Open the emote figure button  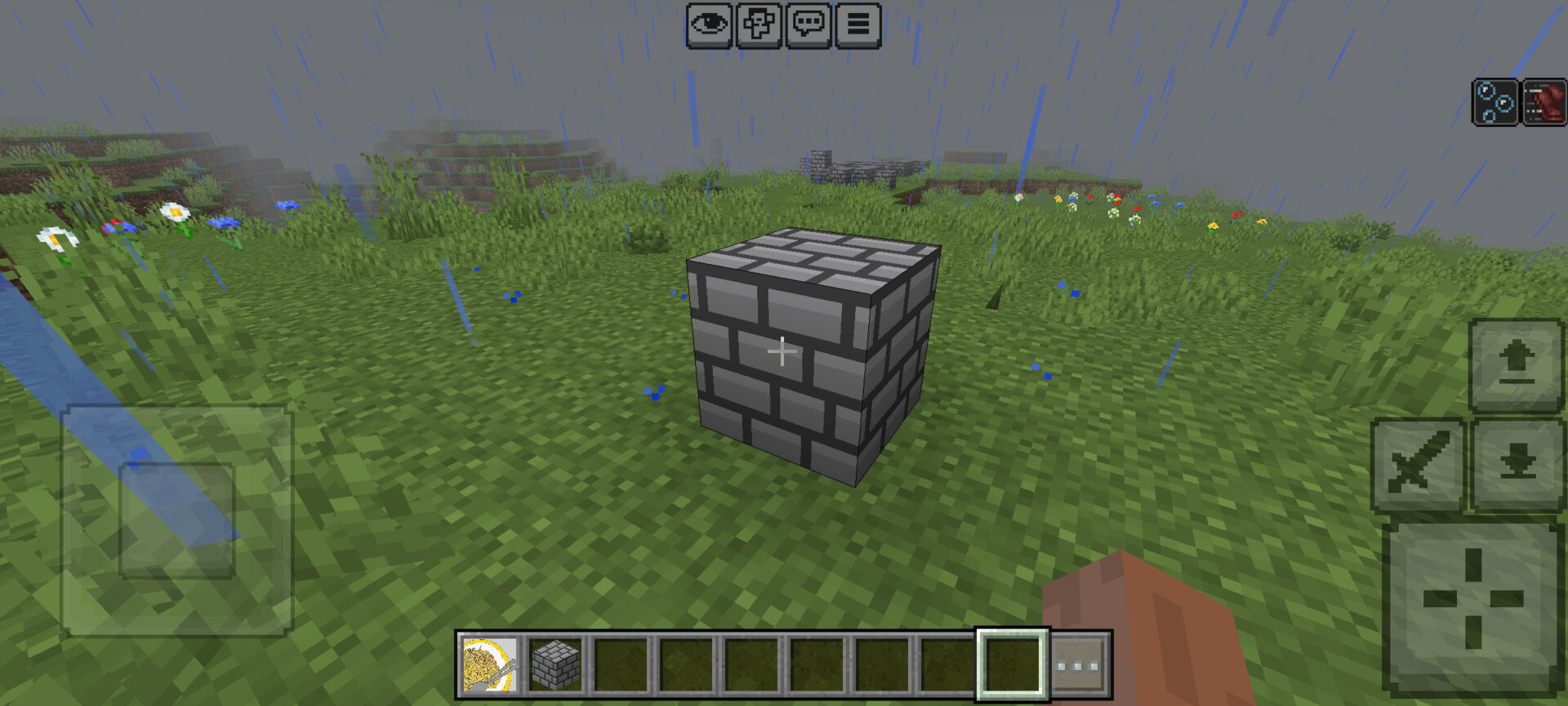(759, 25)
